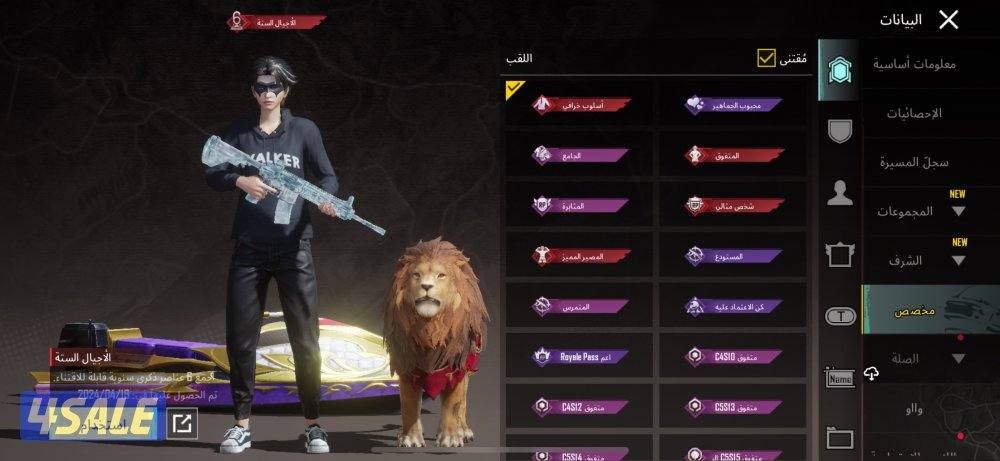This screenshot has width=1000, height=461.
Task: Choose the شخص مثالي title
Action: click(733, 205)
